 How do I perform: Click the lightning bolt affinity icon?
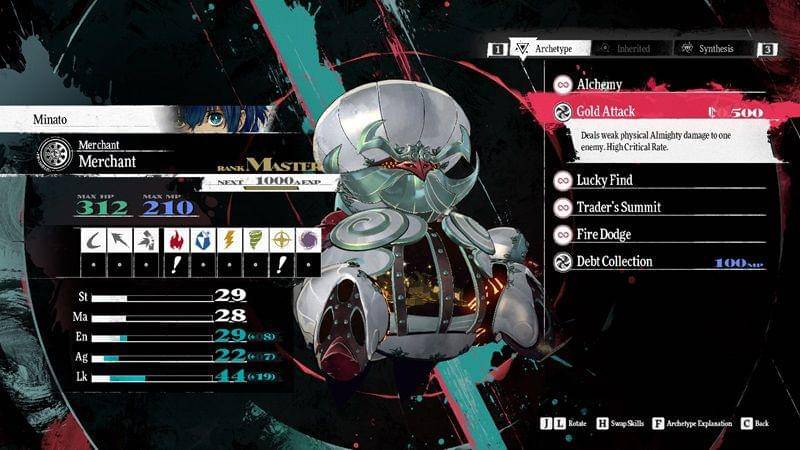click(228, 240)
